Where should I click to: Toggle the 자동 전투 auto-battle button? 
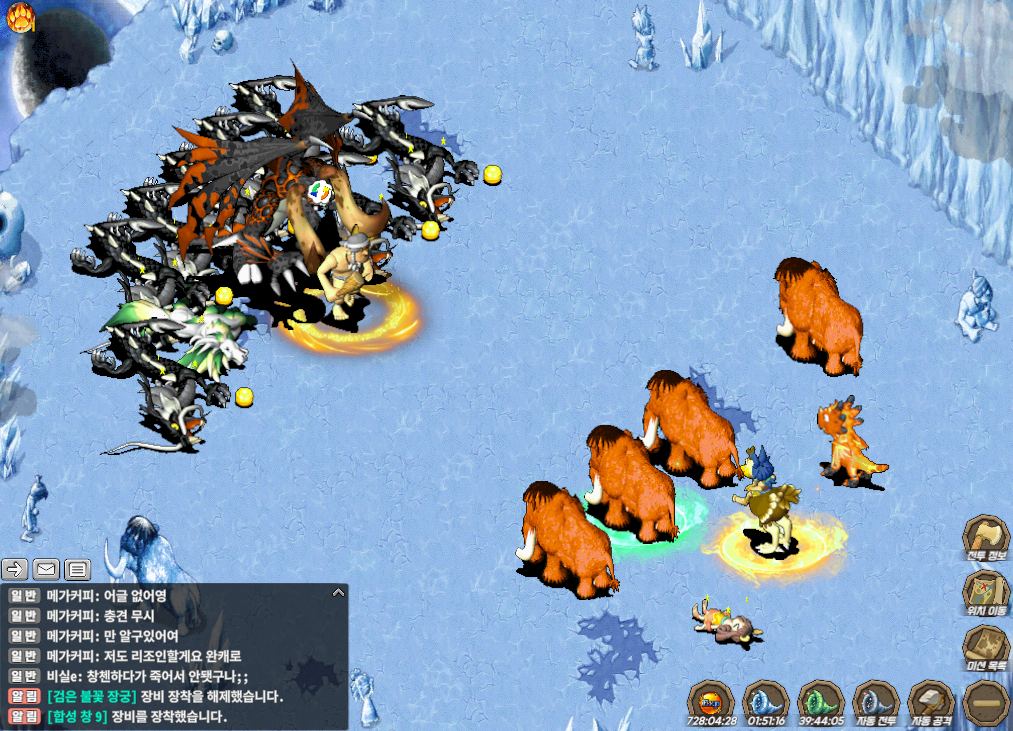(x=876, y=701)
